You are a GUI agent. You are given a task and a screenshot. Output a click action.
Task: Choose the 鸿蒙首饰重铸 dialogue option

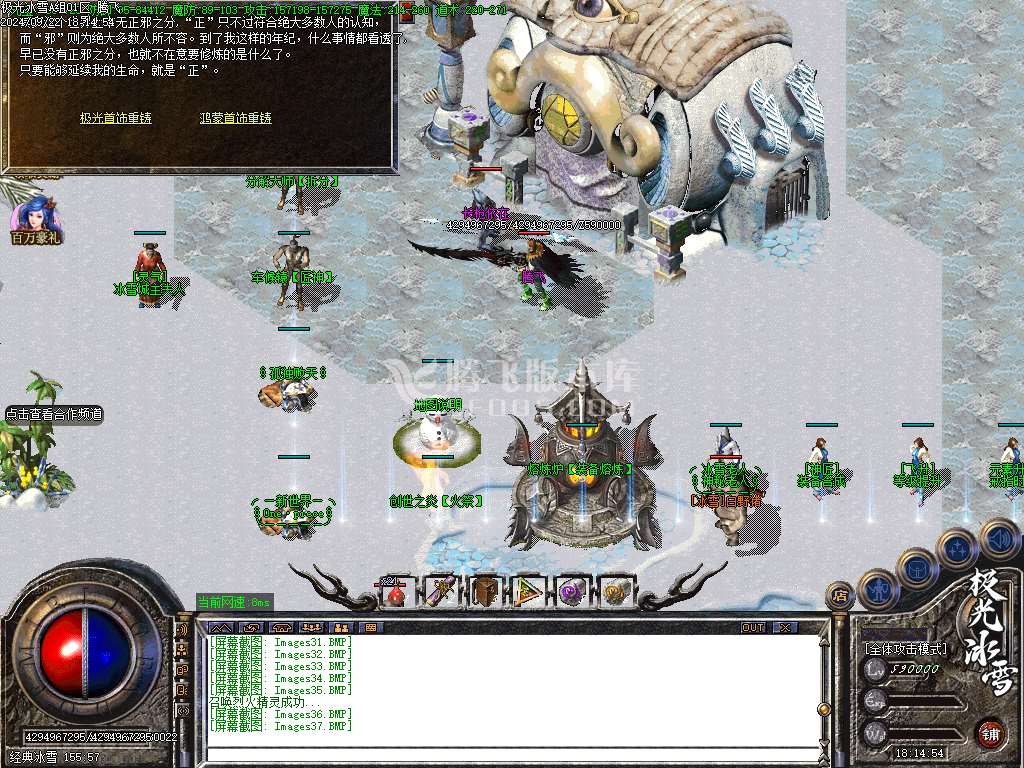click(x=236, y=118)
